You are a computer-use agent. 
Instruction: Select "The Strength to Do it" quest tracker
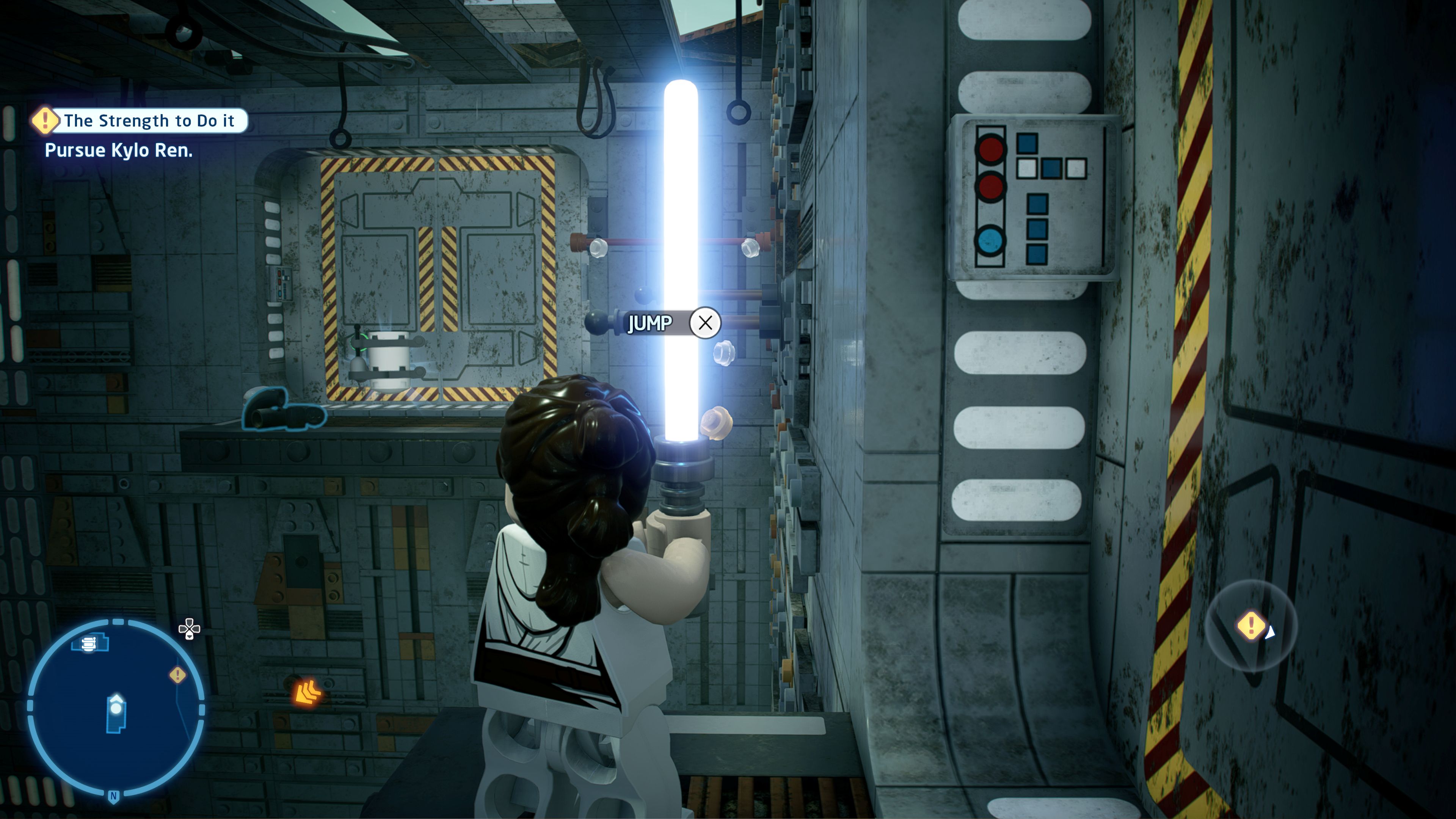pyautogui.click(x=140, y=121)
